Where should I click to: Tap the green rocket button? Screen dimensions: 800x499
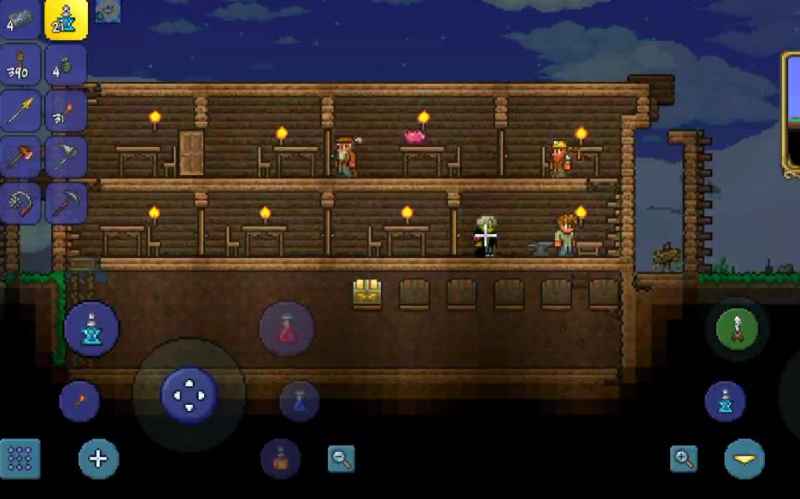point(738,328)
